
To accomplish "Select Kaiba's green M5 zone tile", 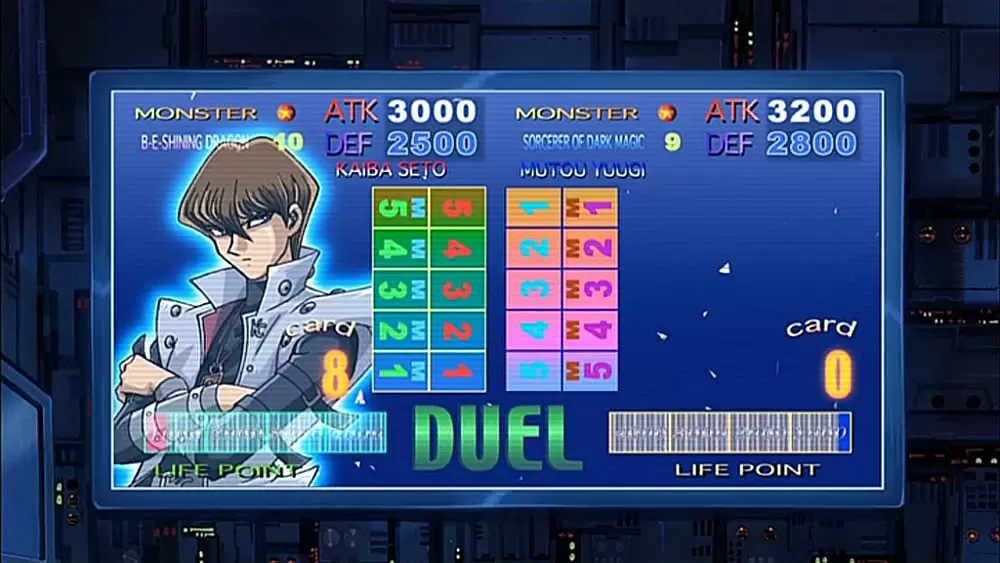I will pyautogui.click(x=400, y=208).
